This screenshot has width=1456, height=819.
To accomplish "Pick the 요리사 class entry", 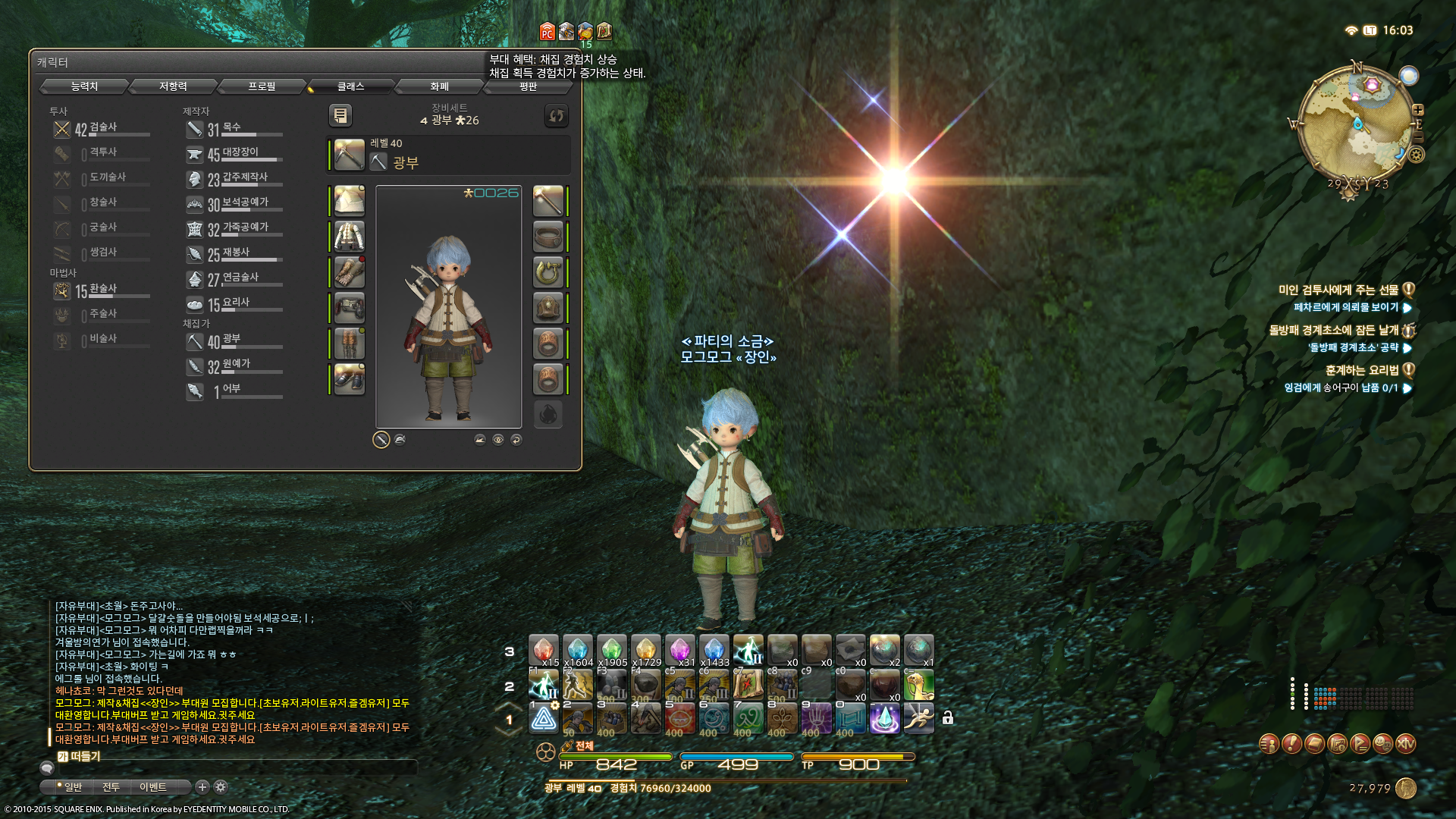I will coord(235,304).
